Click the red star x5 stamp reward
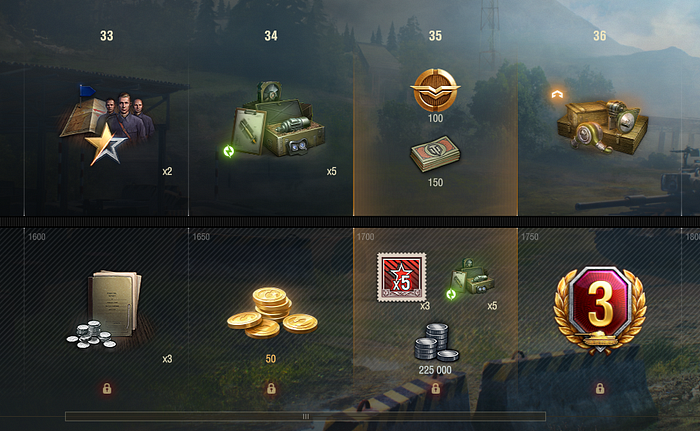 [x=401, y=276]
